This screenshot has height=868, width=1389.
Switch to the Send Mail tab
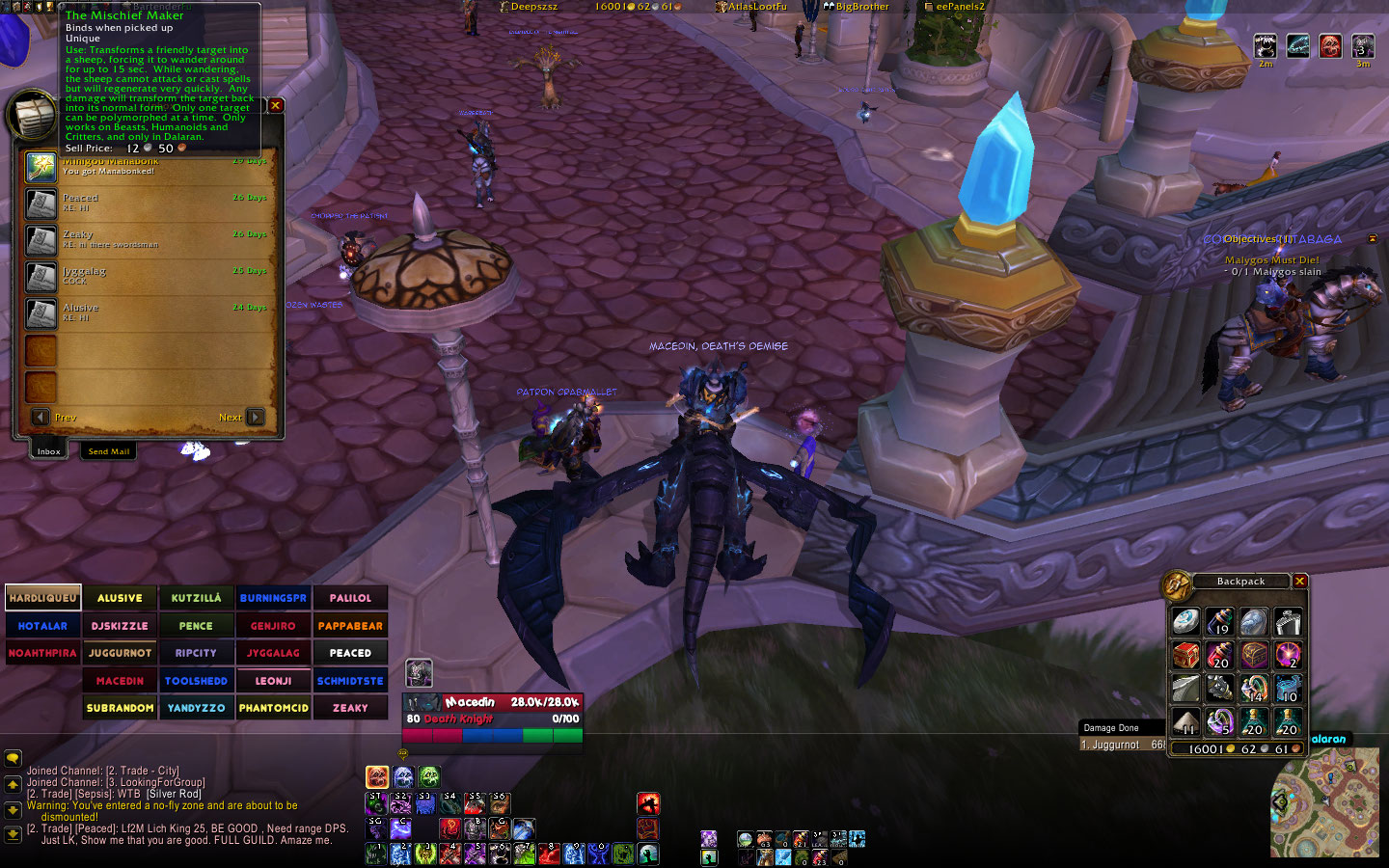click(109, 451)
